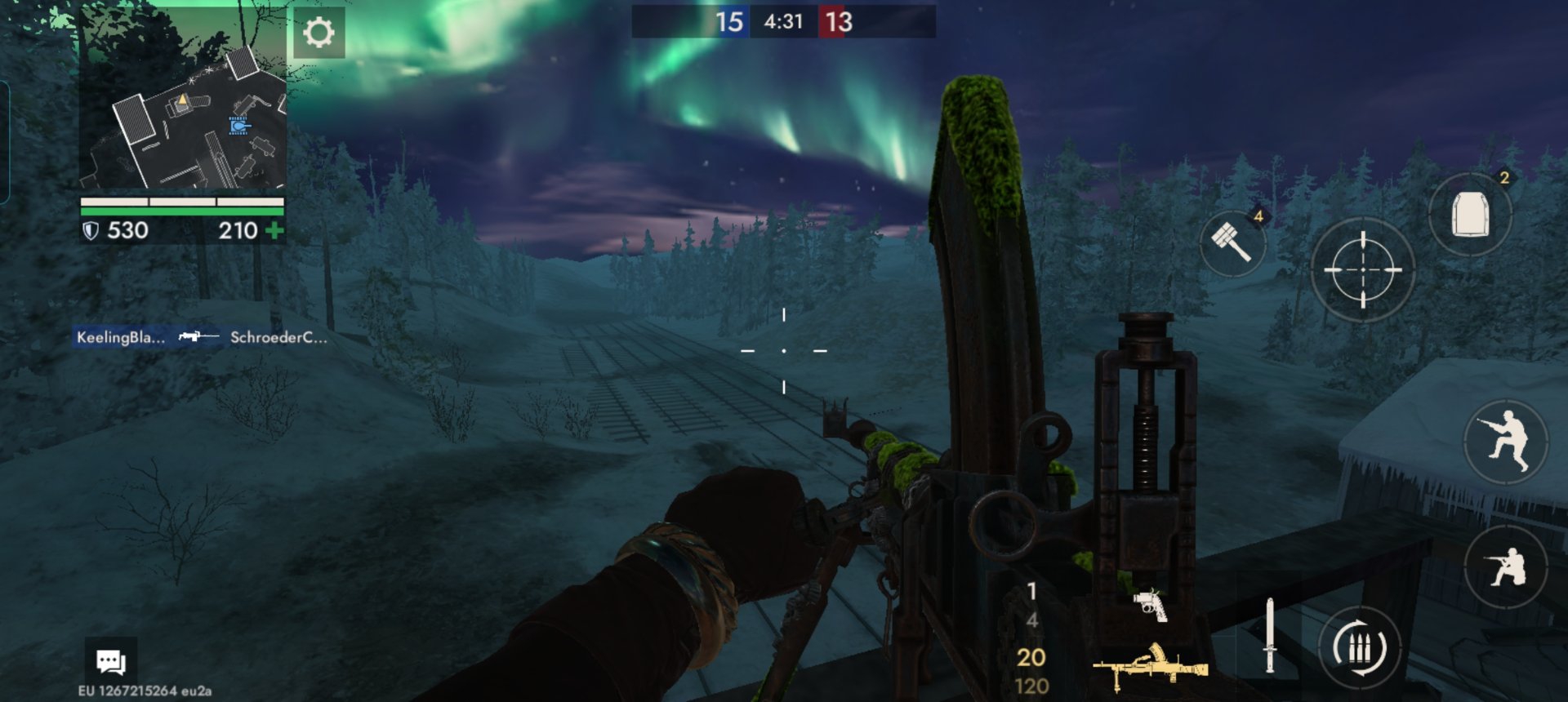Image resolution: width=1568 pixels, height=702 pixels.
Task: Activate the crosshair aim button
Action: [x=1362, y=269]
